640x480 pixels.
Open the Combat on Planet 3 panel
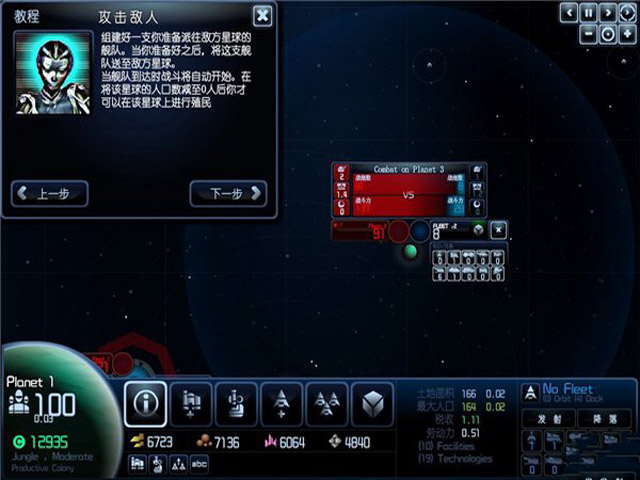click(x=408, y=169)
